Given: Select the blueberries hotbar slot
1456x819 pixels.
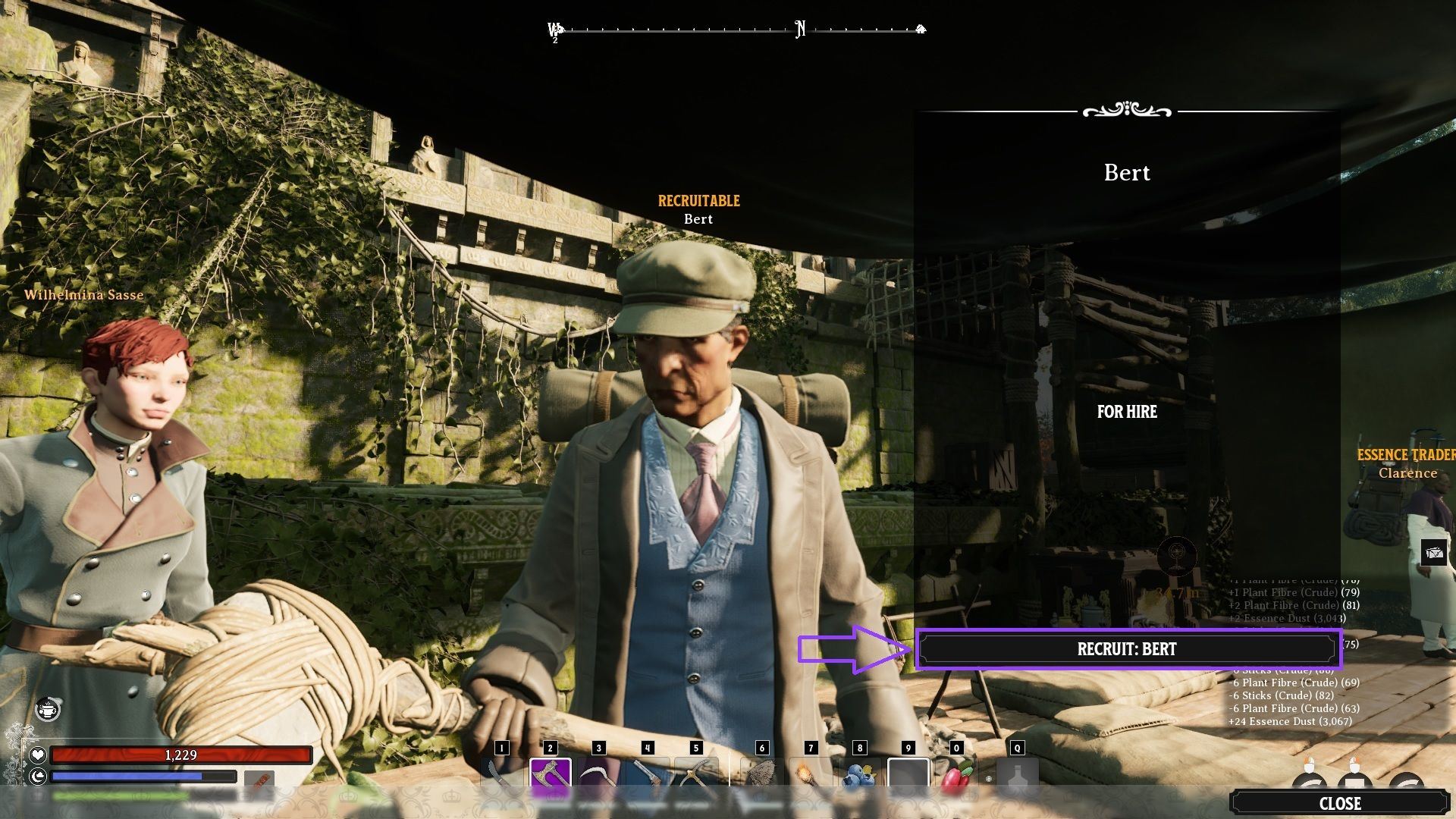Looking at the screenshot, I should (859, 775).
